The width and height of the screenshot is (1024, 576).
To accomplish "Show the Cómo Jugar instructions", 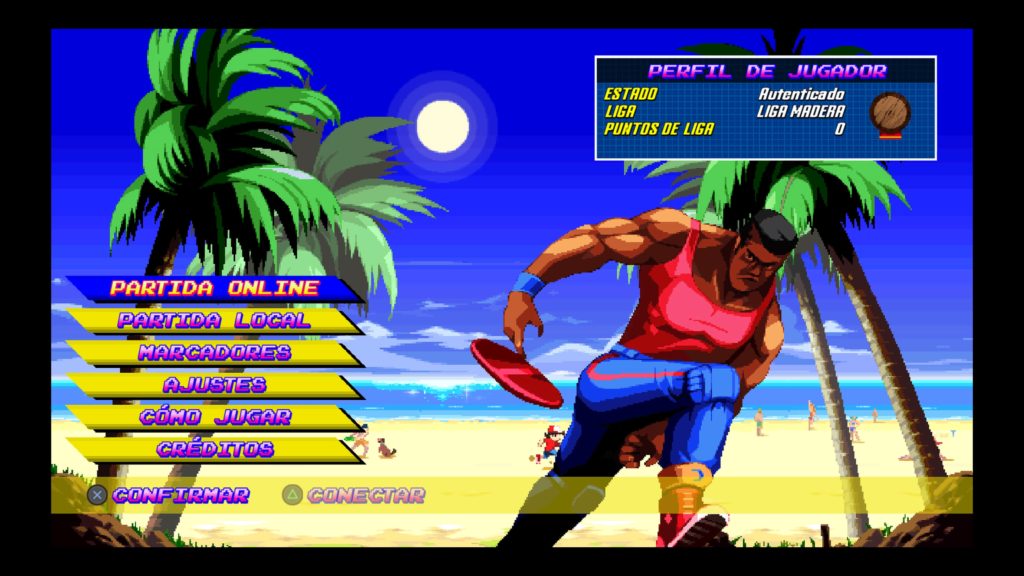I will click(x=214, y=417).
